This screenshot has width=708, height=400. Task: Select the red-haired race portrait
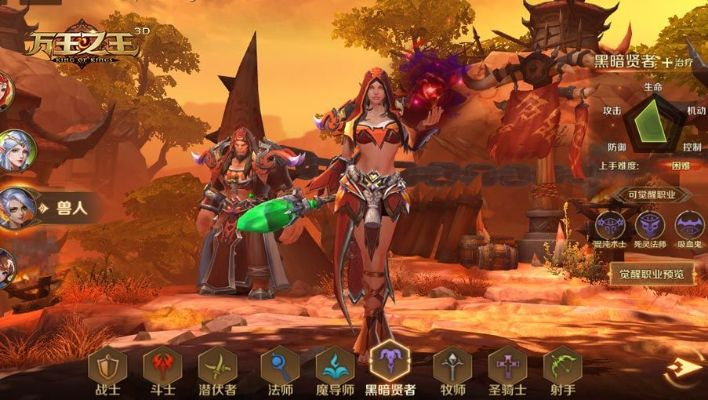[5, 92]
